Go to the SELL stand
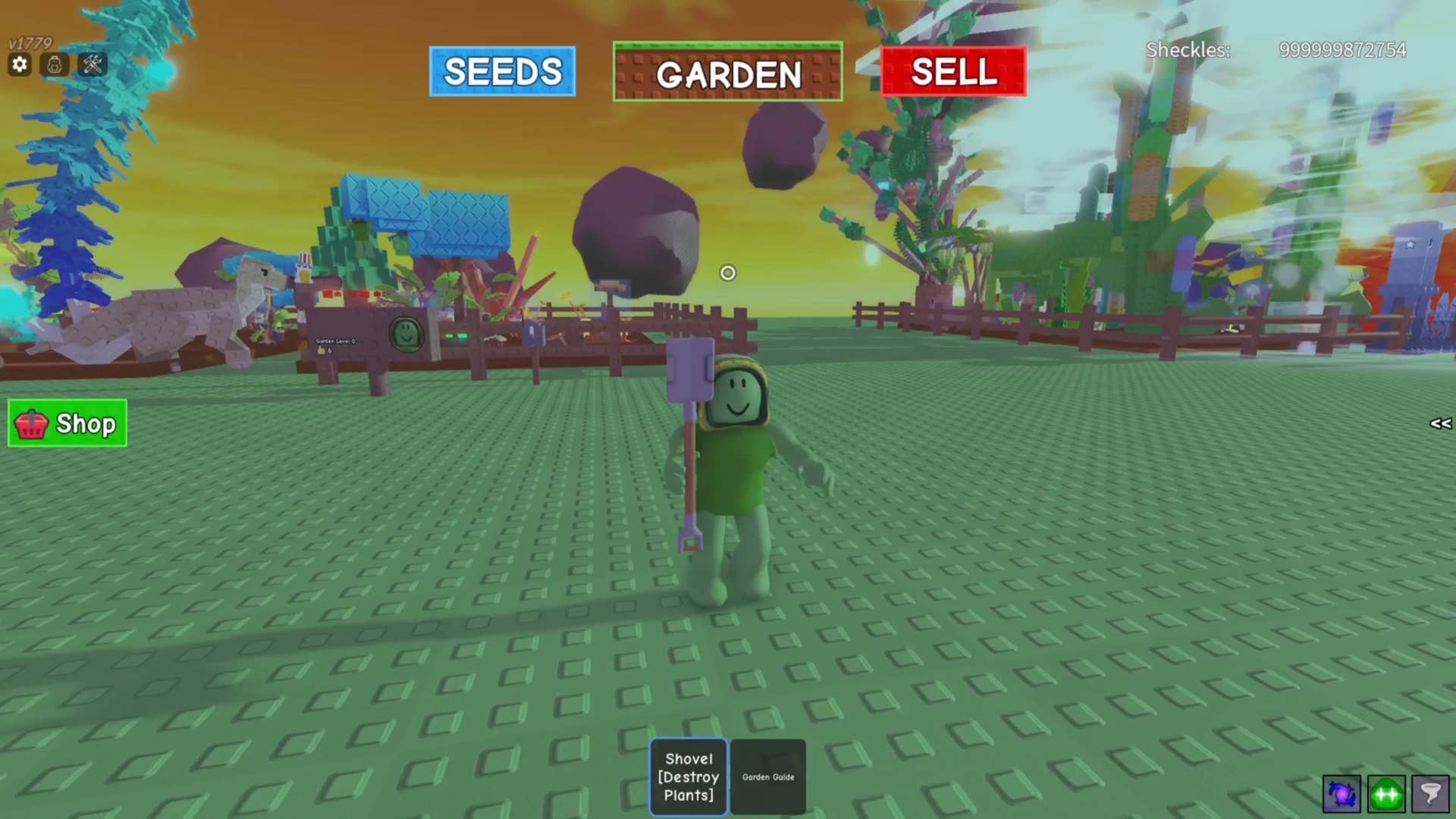The width and height of the screenshot is (1456, 819). point(953,71)
